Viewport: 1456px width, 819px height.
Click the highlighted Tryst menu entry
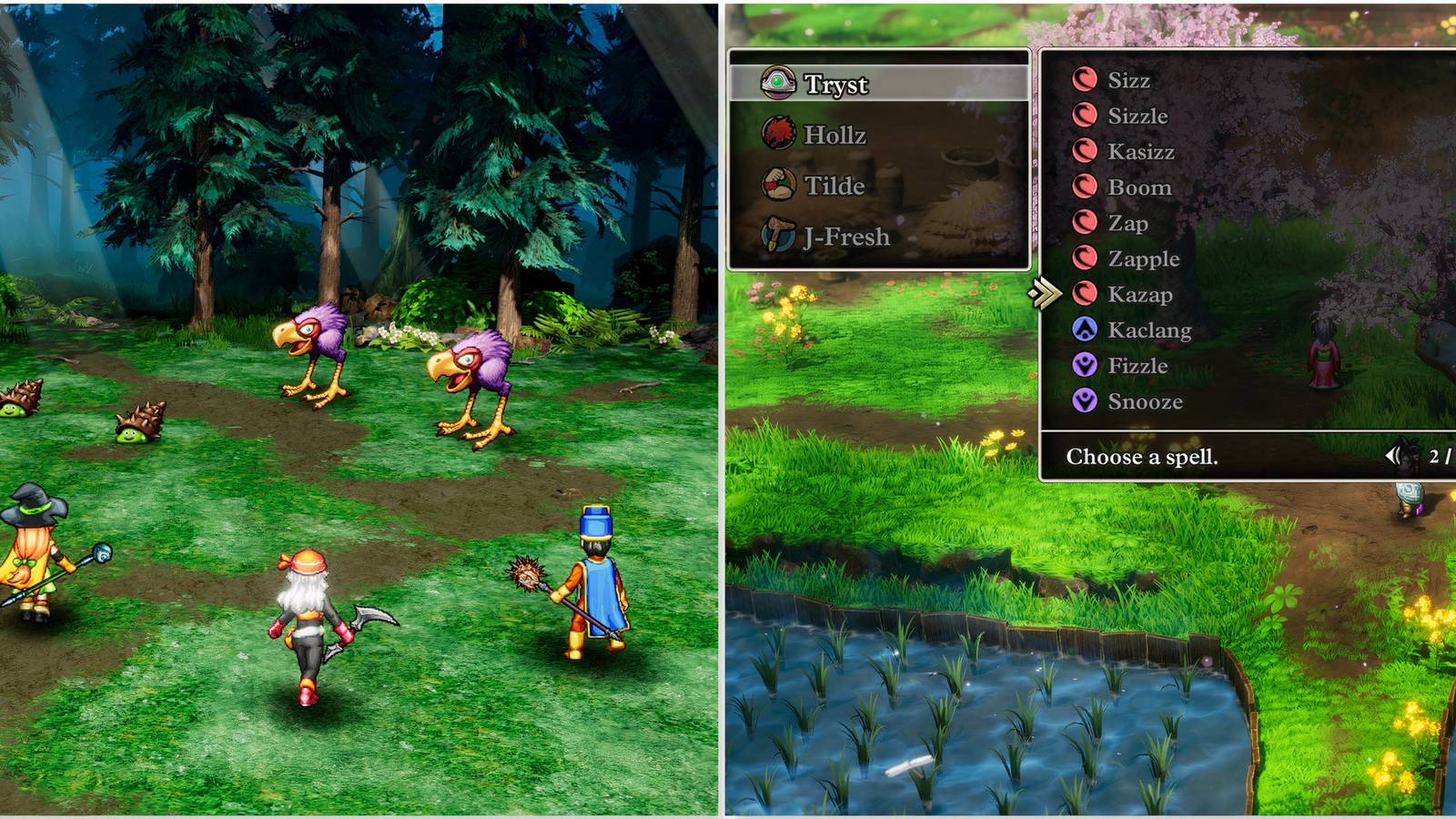point(834,85)
